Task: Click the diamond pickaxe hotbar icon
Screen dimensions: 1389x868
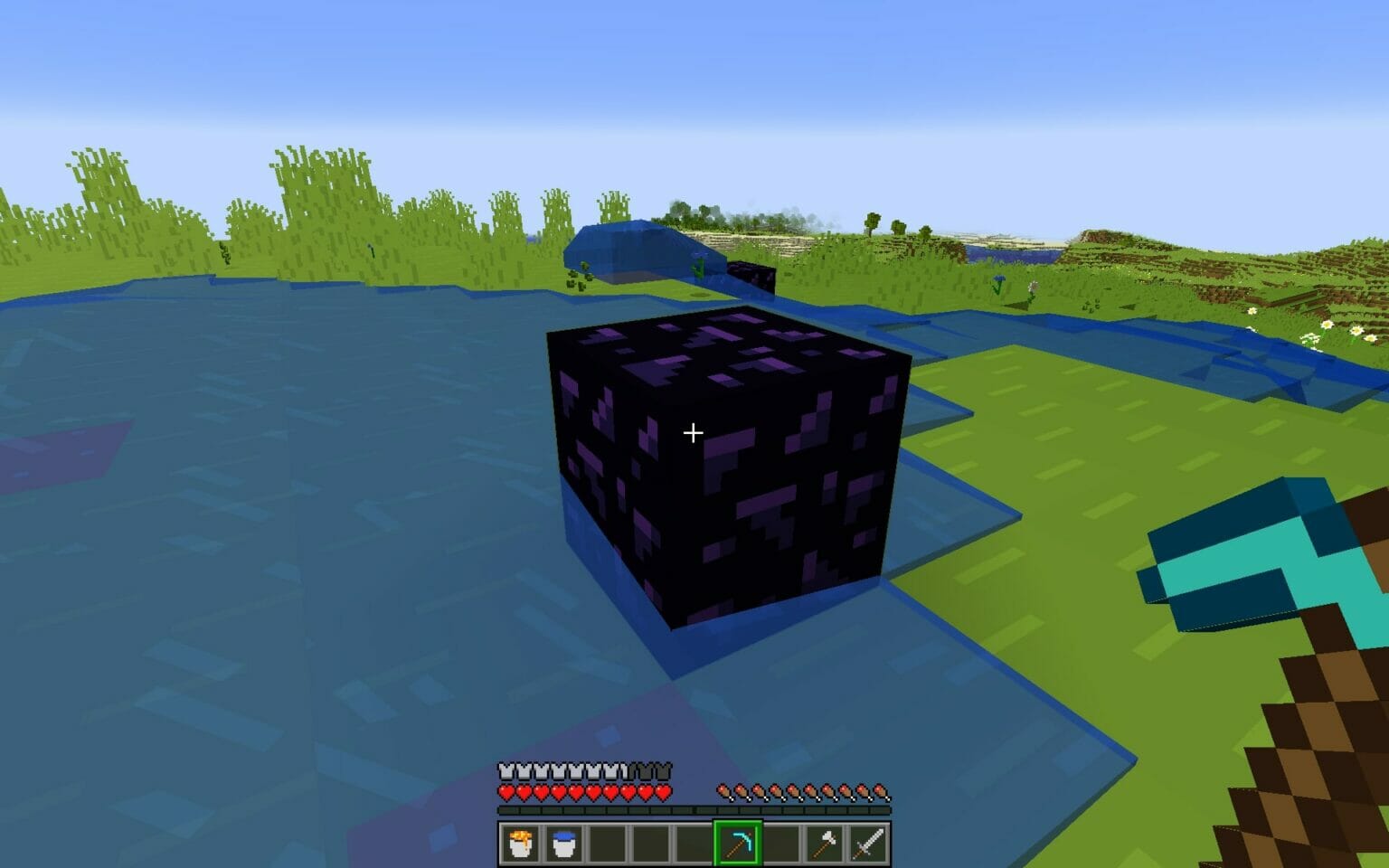Action: (x=739, y=844)
